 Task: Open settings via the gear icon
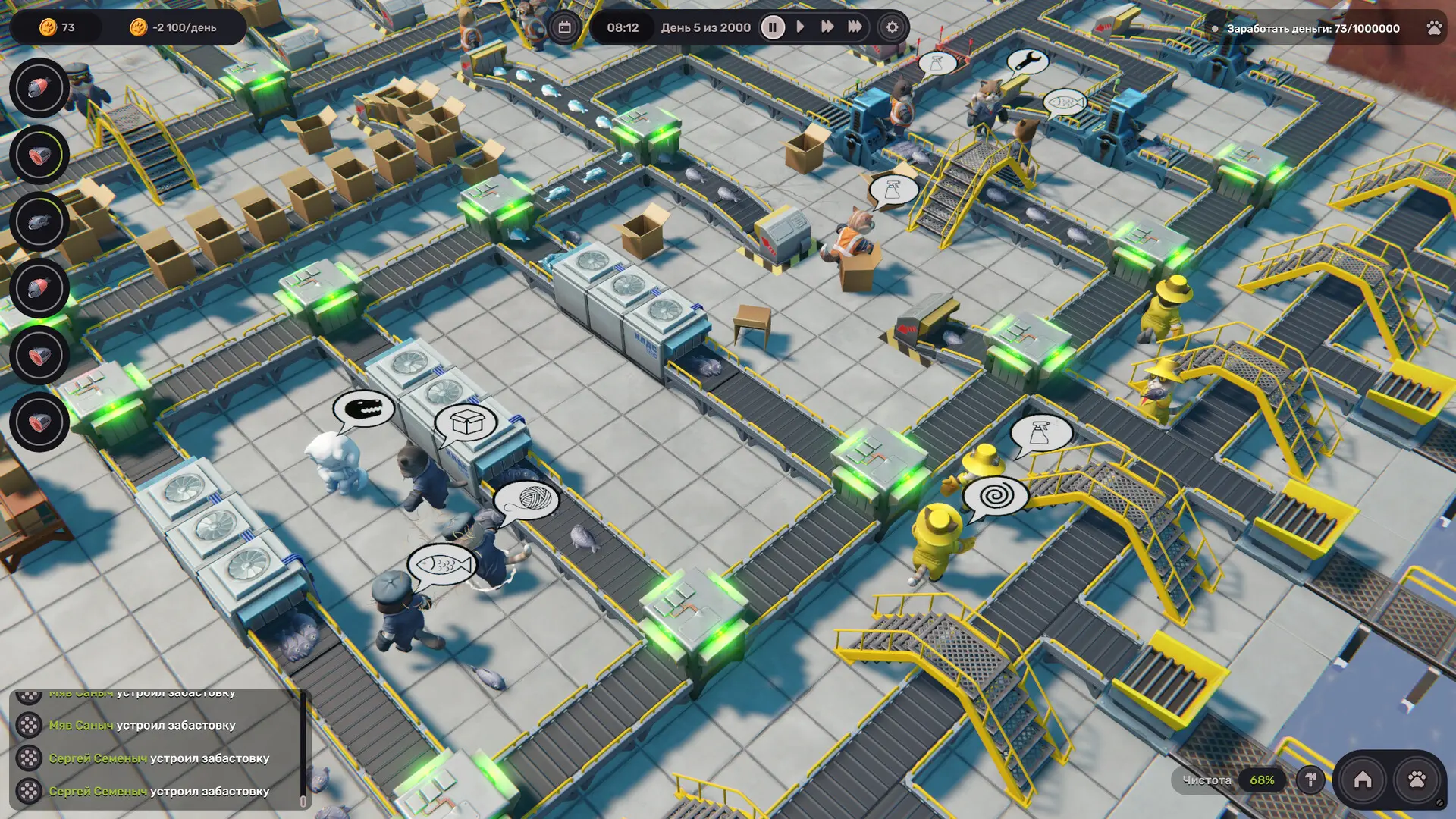point(893,28)
